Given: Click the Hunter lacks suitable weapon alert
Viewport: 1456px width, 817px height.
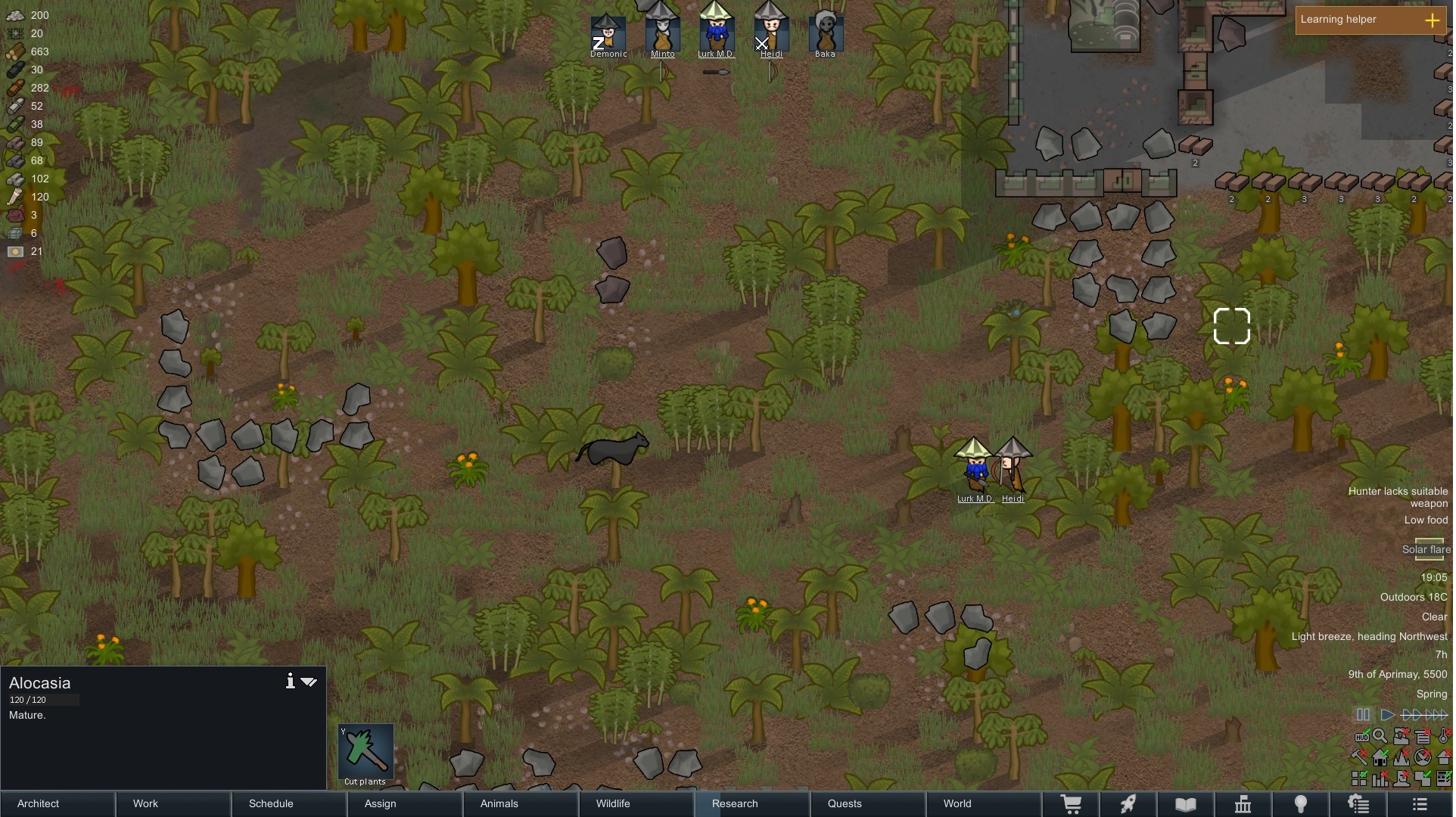Looking at the screenshot, I should point(1400,497).
